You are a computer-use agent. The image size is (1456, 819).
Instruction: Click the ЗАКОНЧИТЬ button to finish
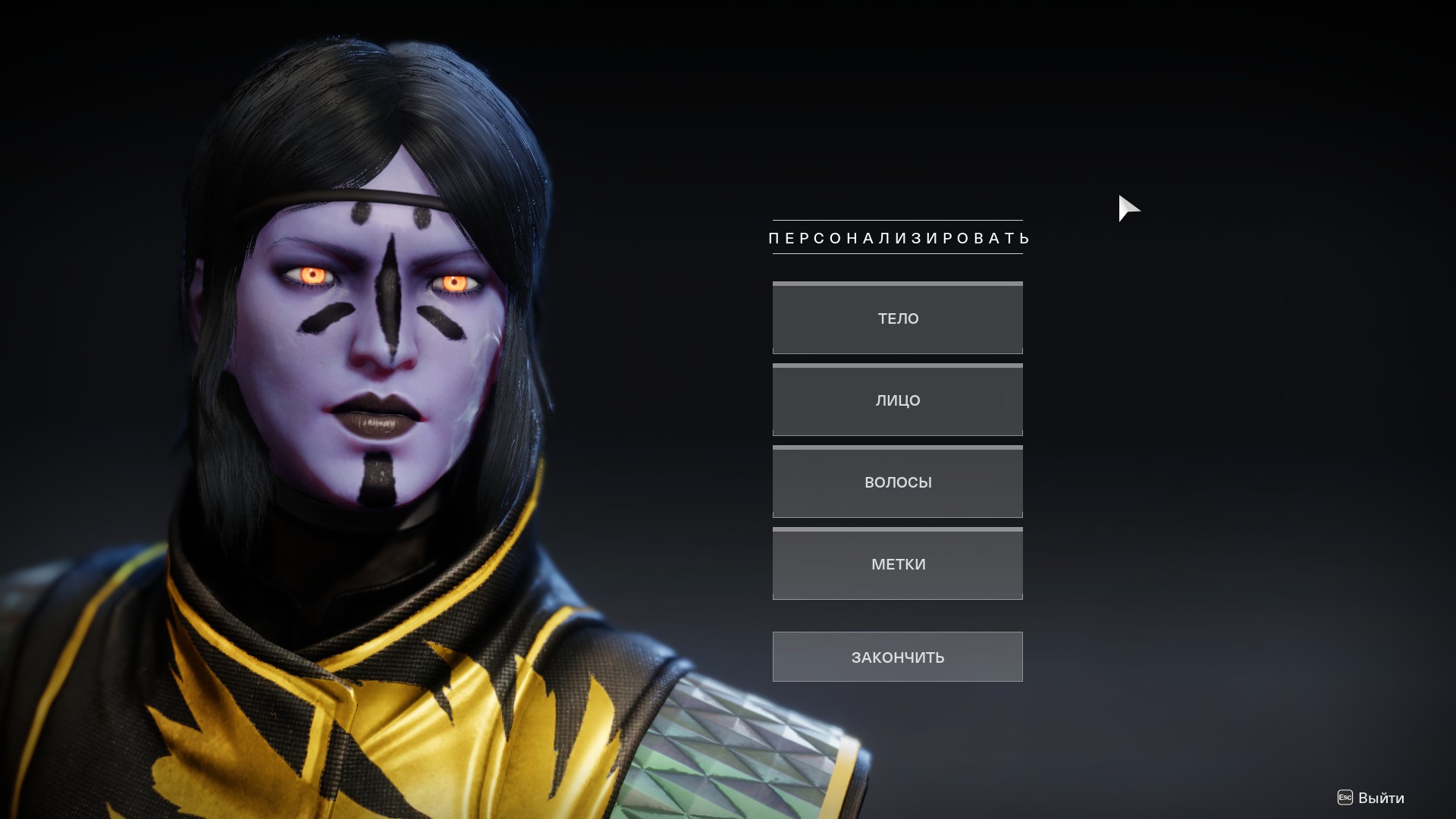pos(897,657)
